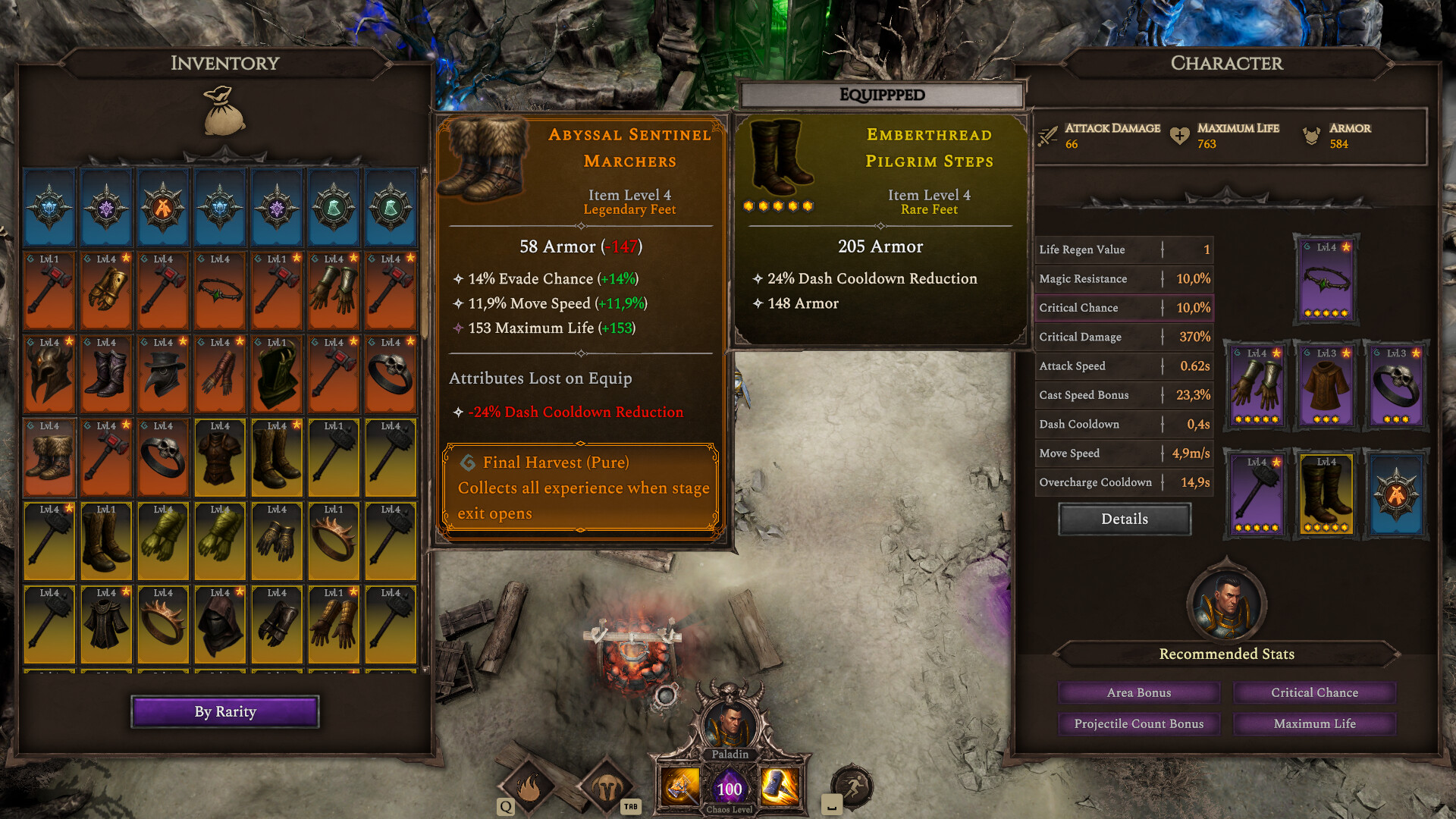Click the Critical Chance highlighted stat row
Screen dimensions: 1456x819
(x=1124, y=308)
